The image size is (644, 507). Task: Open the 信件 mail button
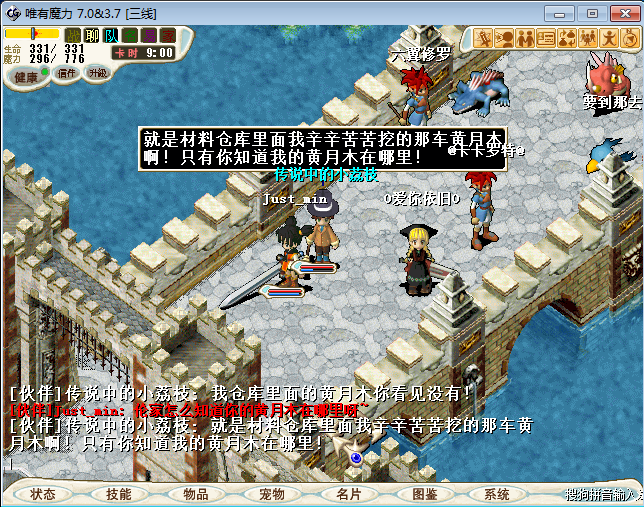click(x=67, y=73)
